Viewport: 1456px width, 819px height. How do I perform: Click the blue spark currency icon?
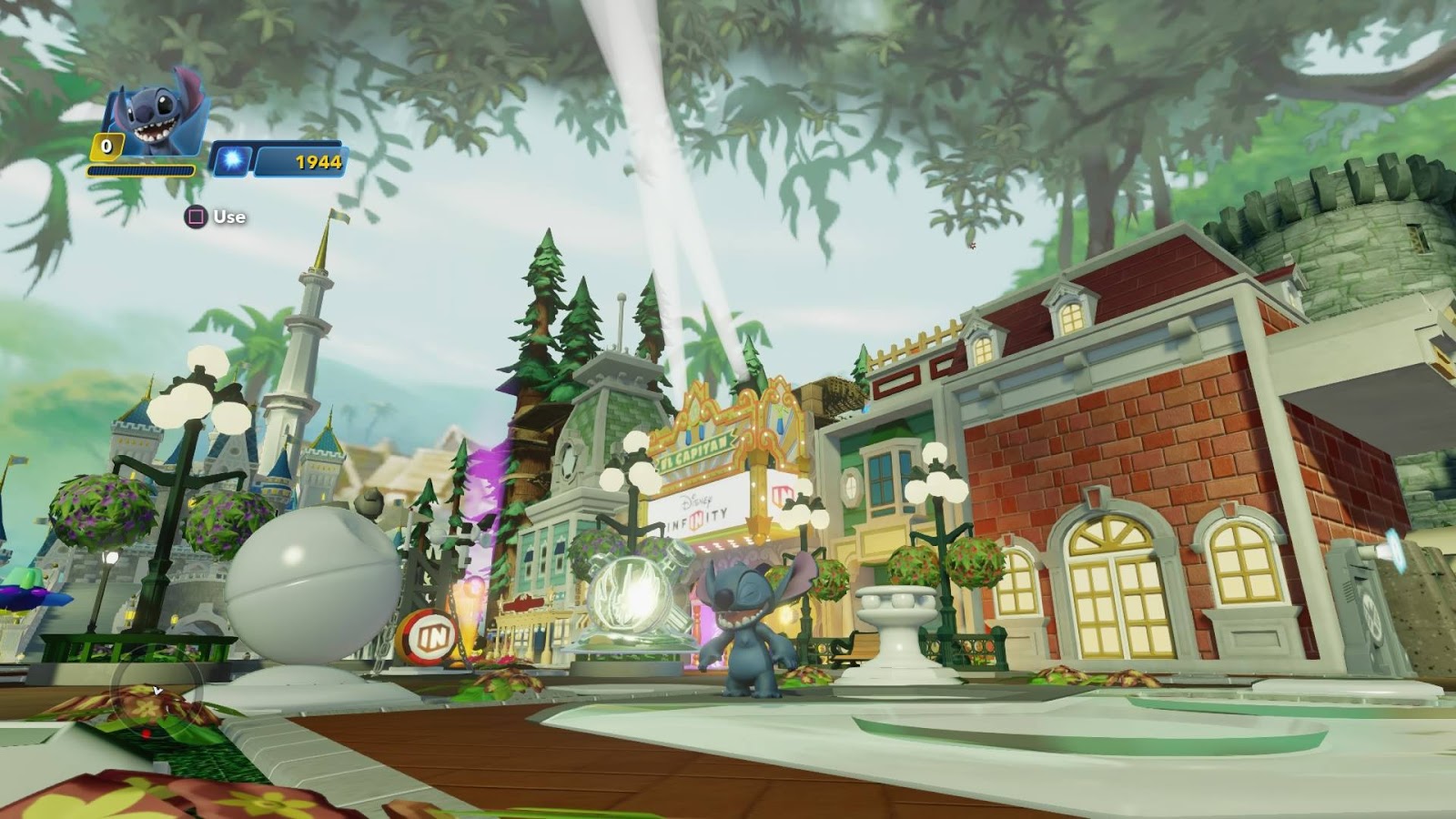(x=232, y=161)
